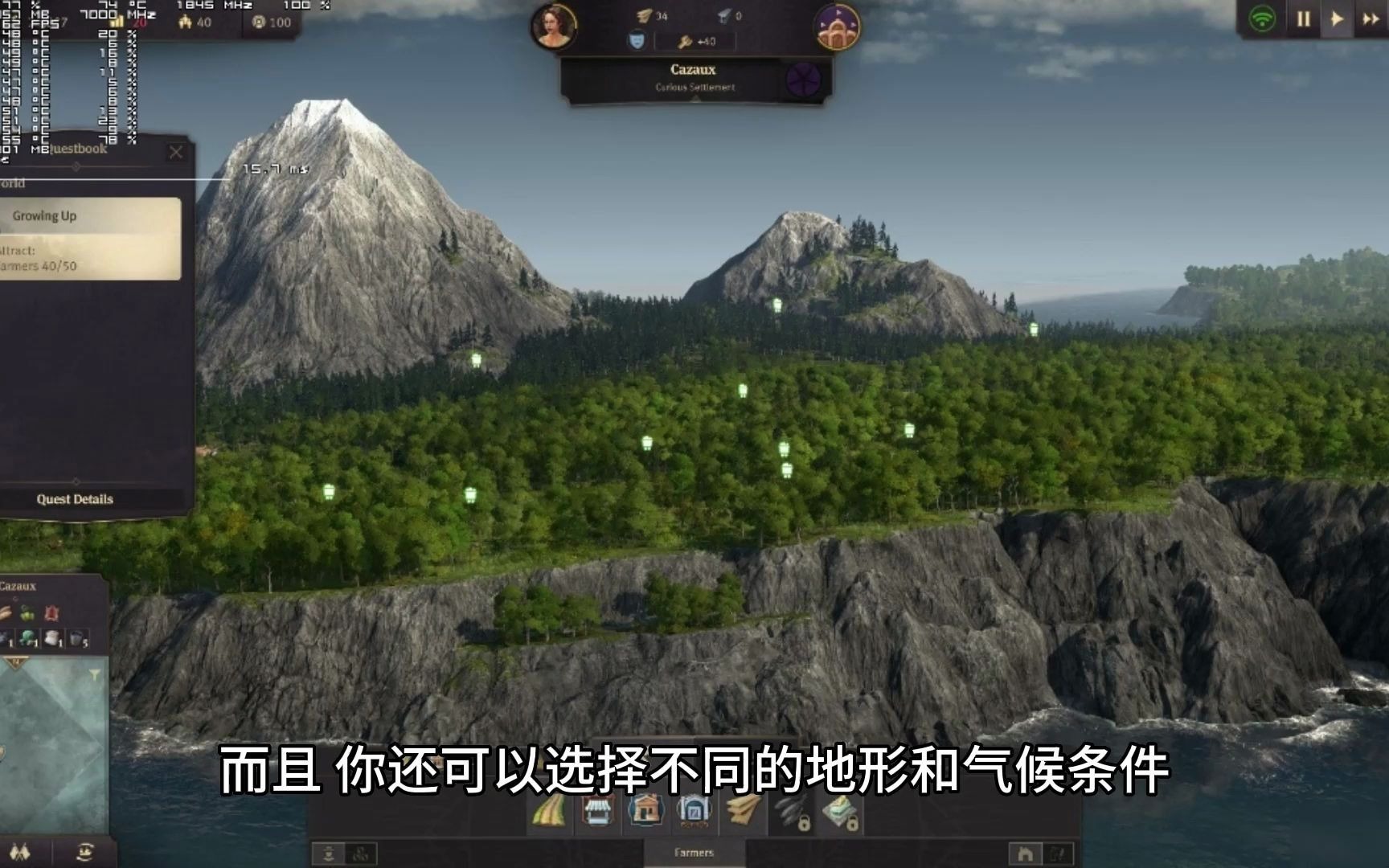Switch to the Farmers tab
This screenshot has height=868, width=1389.
click(695, 854)
